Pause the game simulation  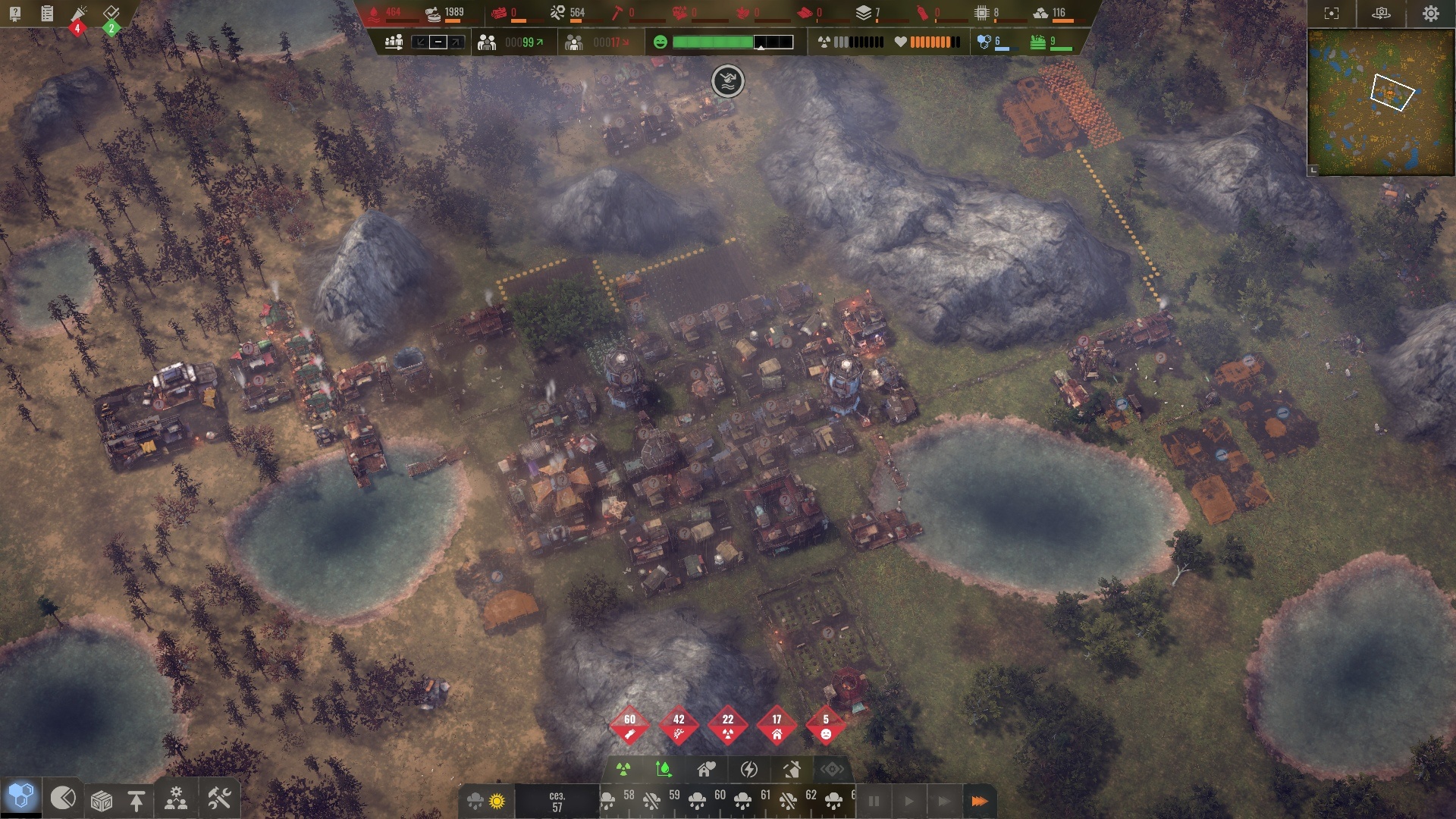874,801
